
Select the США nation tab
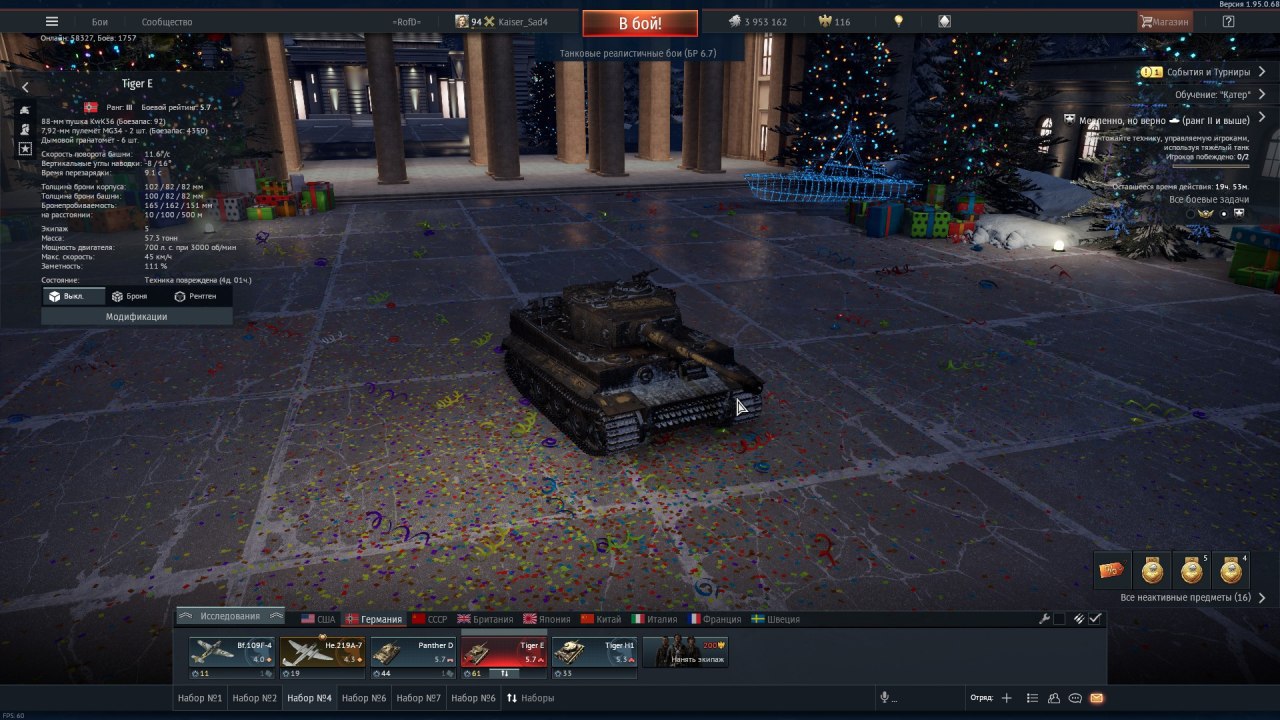(319, 619)
